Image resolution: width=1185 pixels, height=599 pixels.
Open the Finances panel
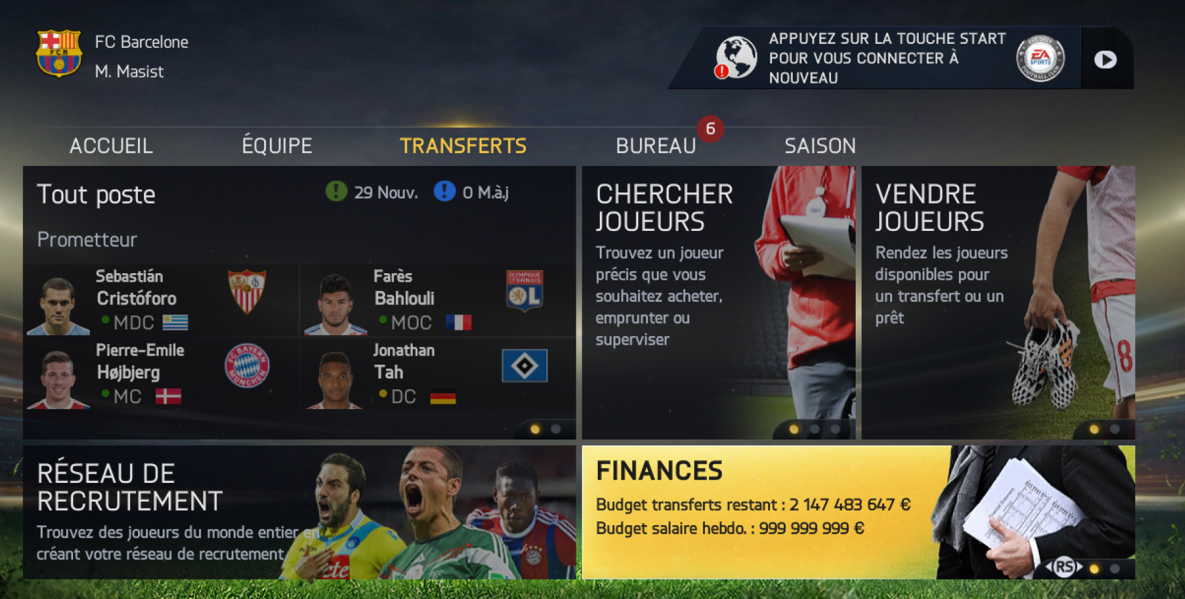[857, 512]
